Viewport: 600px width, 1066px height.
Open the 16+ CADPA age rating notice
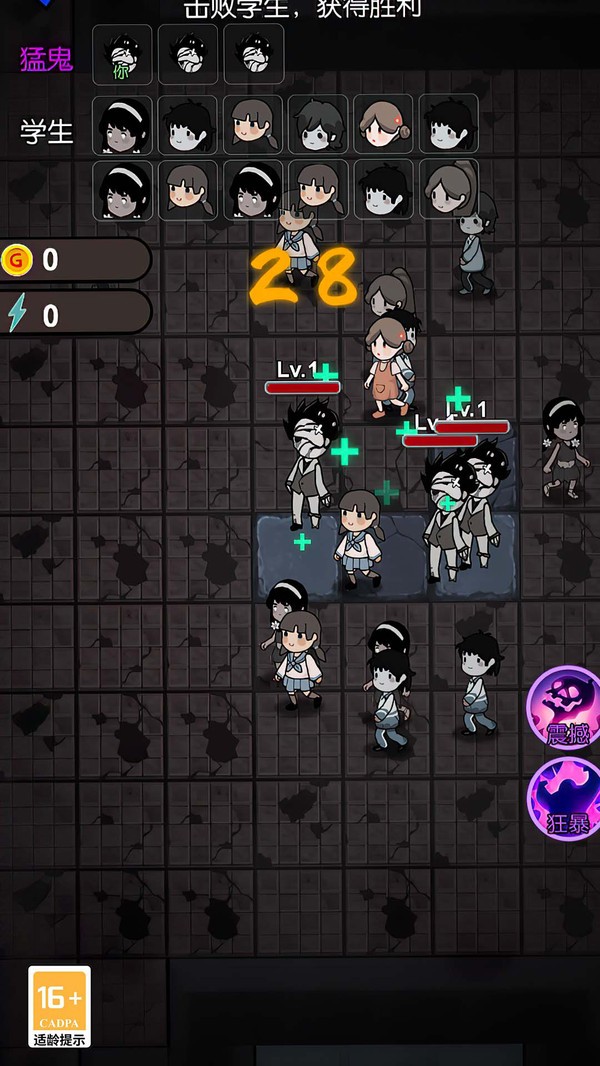coord(59,1004)
